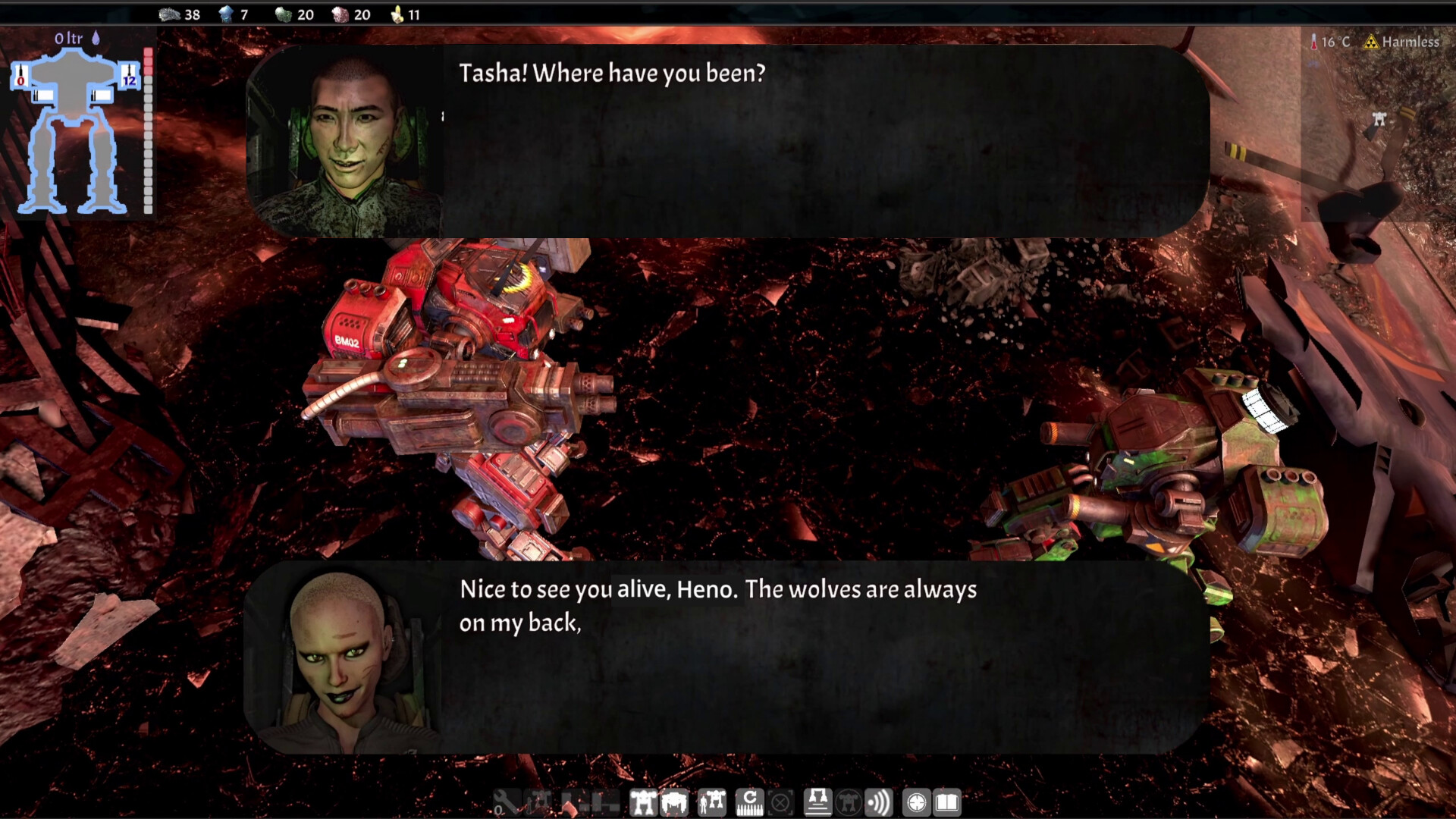Click the blue crystal resource showing 7

(x=235, y=14)
